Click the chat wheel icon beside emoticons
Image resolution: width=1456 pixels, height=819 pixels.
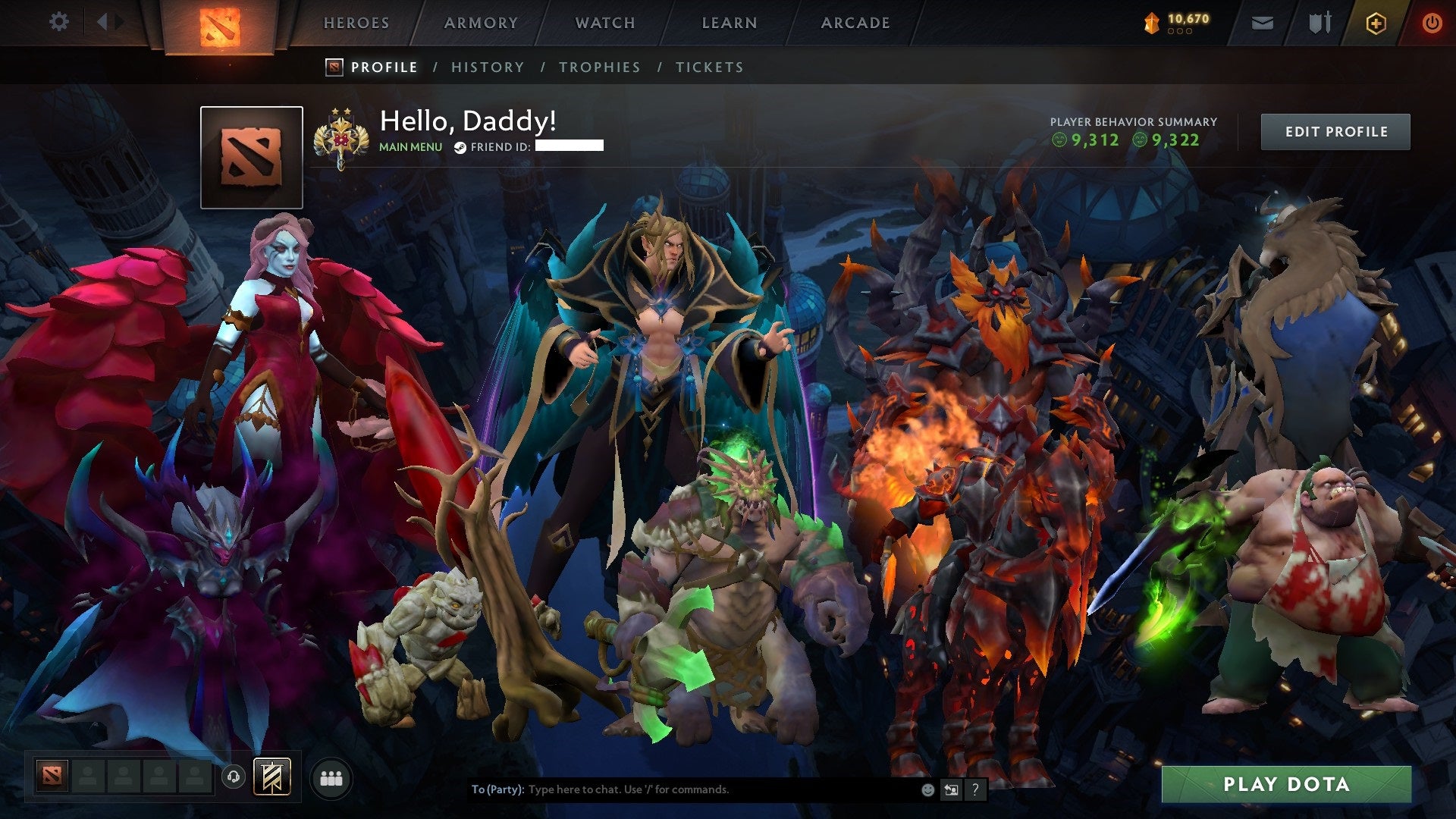coord(950,789)
